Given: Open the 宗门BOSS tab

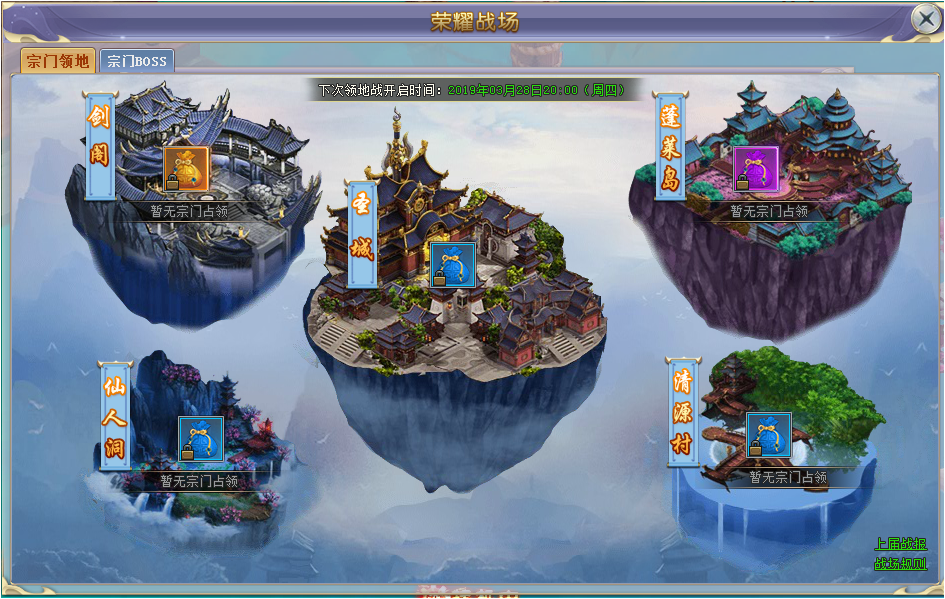Looking at the screenshot, I should (x=137, y=61).
